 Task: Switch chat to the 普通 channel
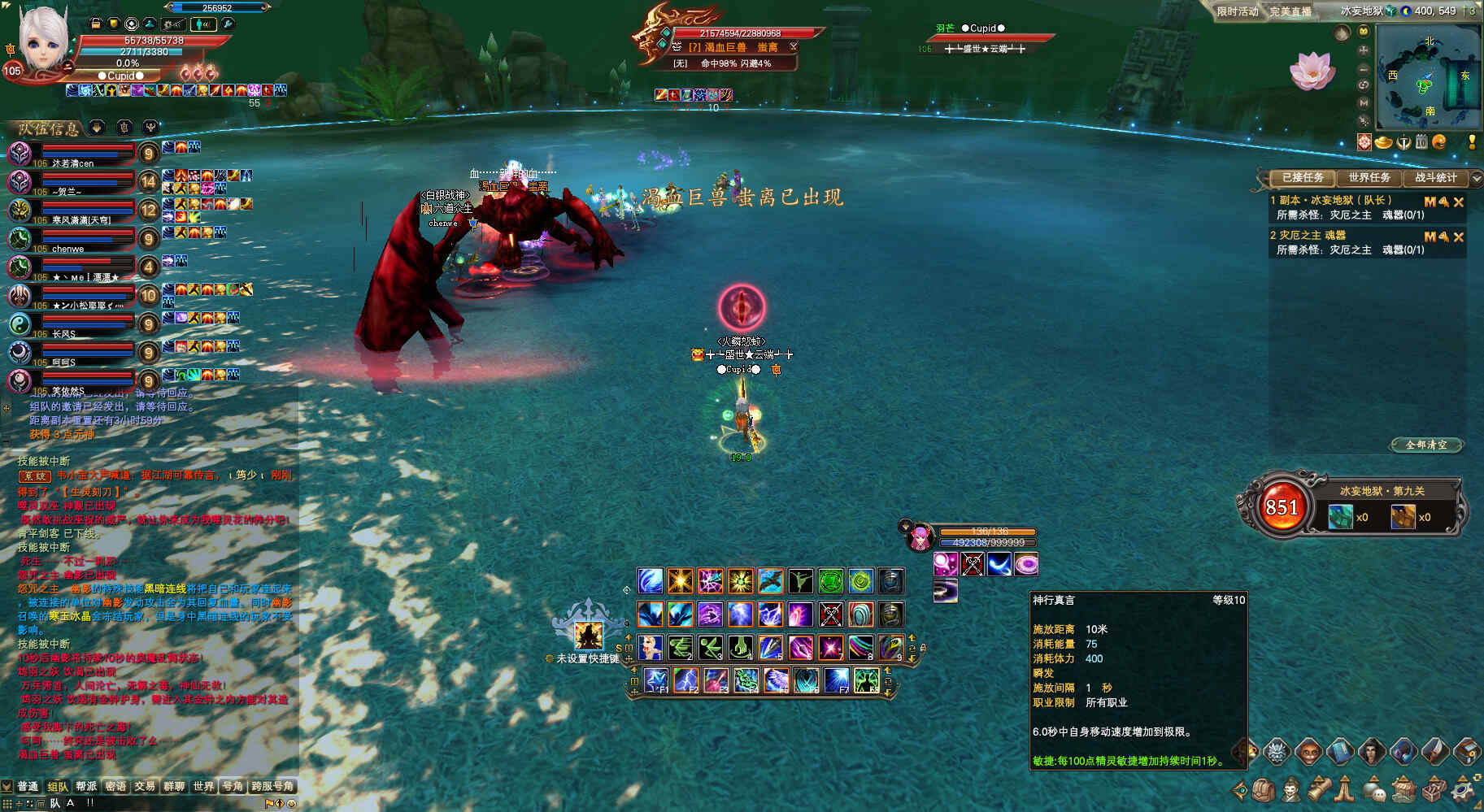[x=28, y=786]
